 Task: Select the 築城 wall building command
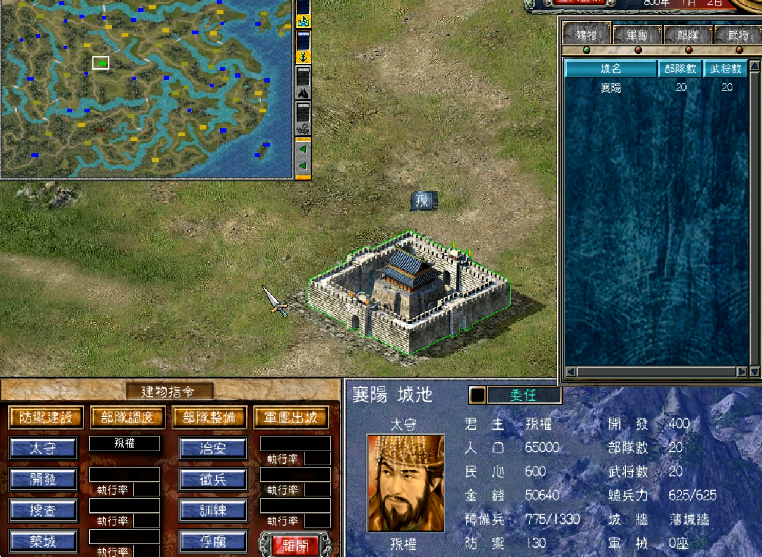pos(43,541)
